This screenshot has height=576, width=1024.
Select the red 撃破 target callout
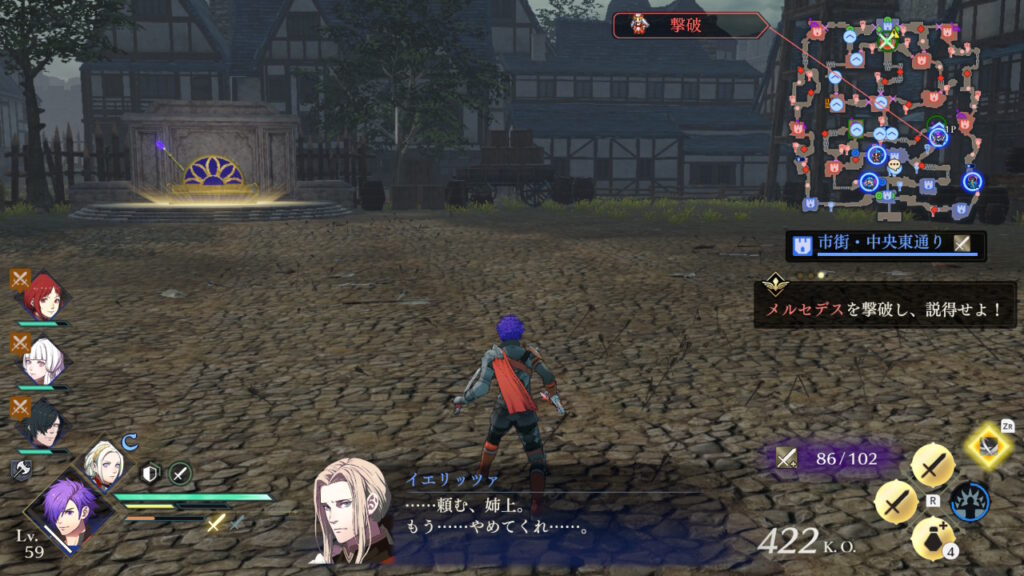(x=690, y=25)
